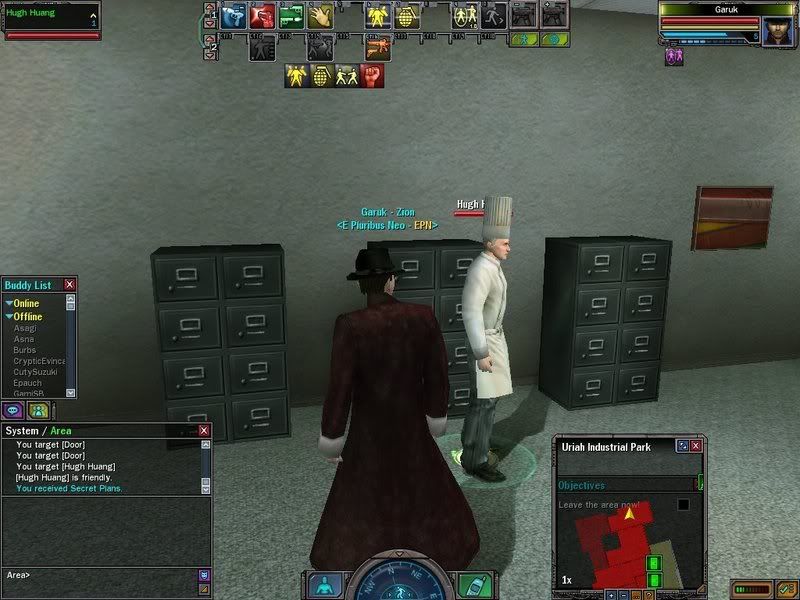The height and width of the screenshot is (600, 800).
Task: Select the grenade icon in top hotbar
Action: 406,16
